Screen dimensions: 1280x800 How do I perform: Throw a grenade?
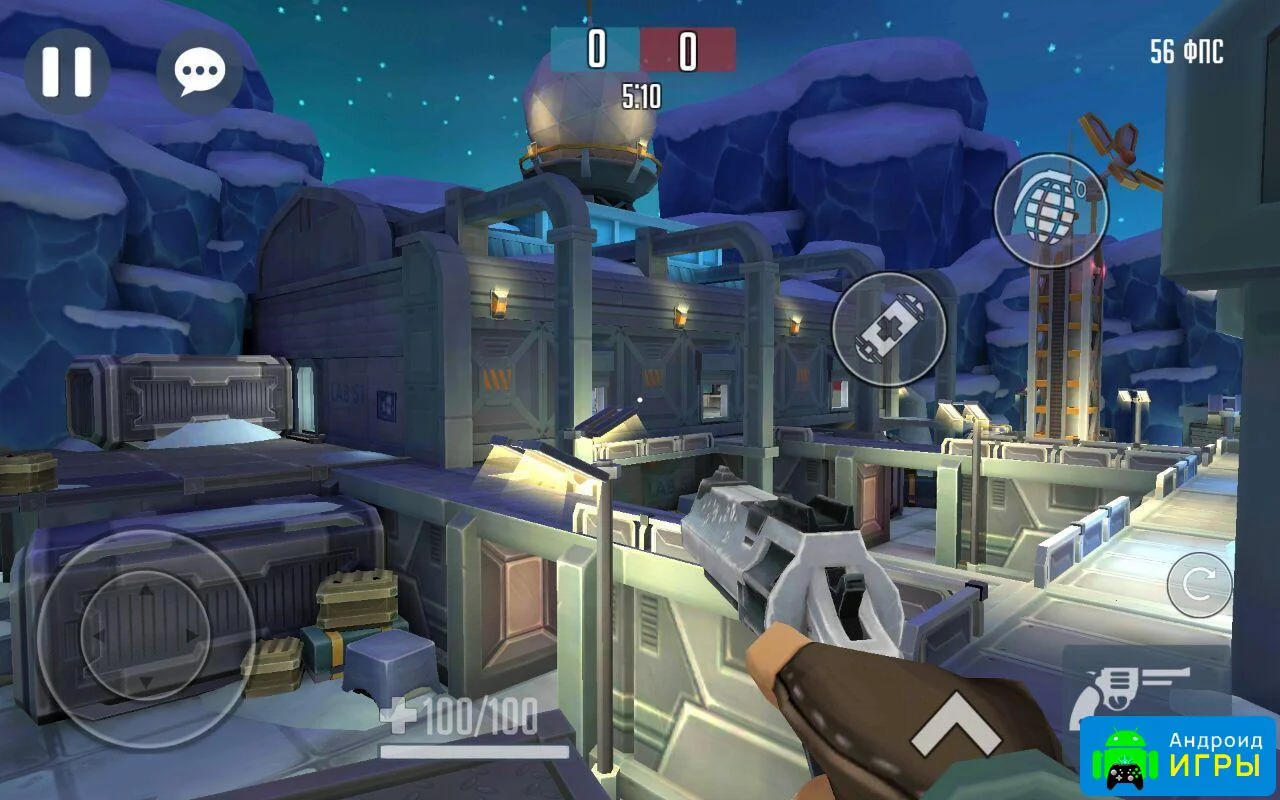click(x=1050, y=210)
